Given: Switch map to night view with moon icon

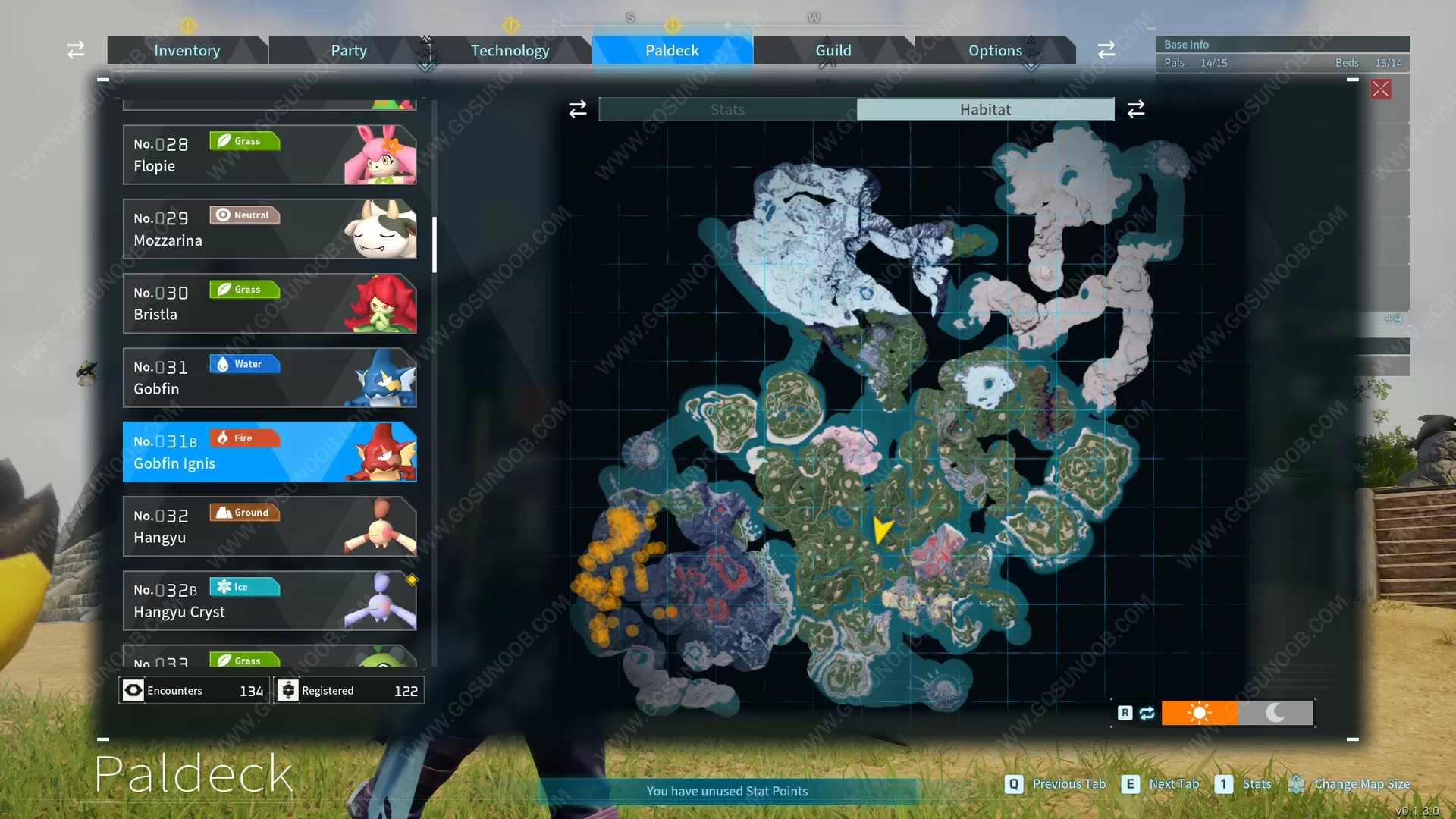Looking at the screenshot, I should tap(1275, 713).
